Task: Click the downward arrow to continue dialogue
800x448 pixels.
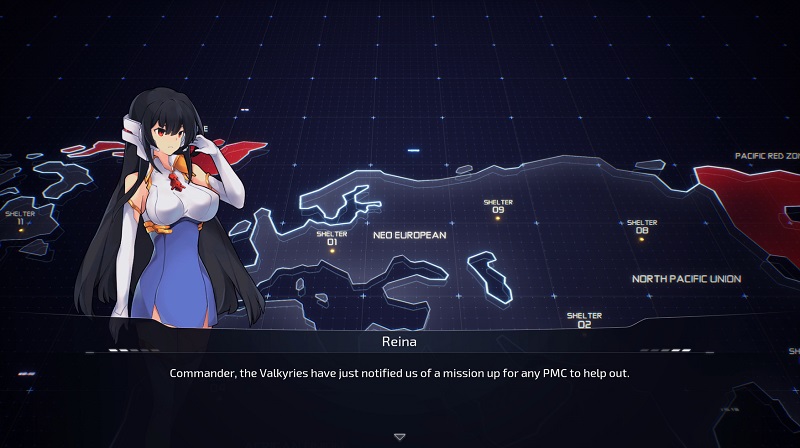Action: coord(400,437)
